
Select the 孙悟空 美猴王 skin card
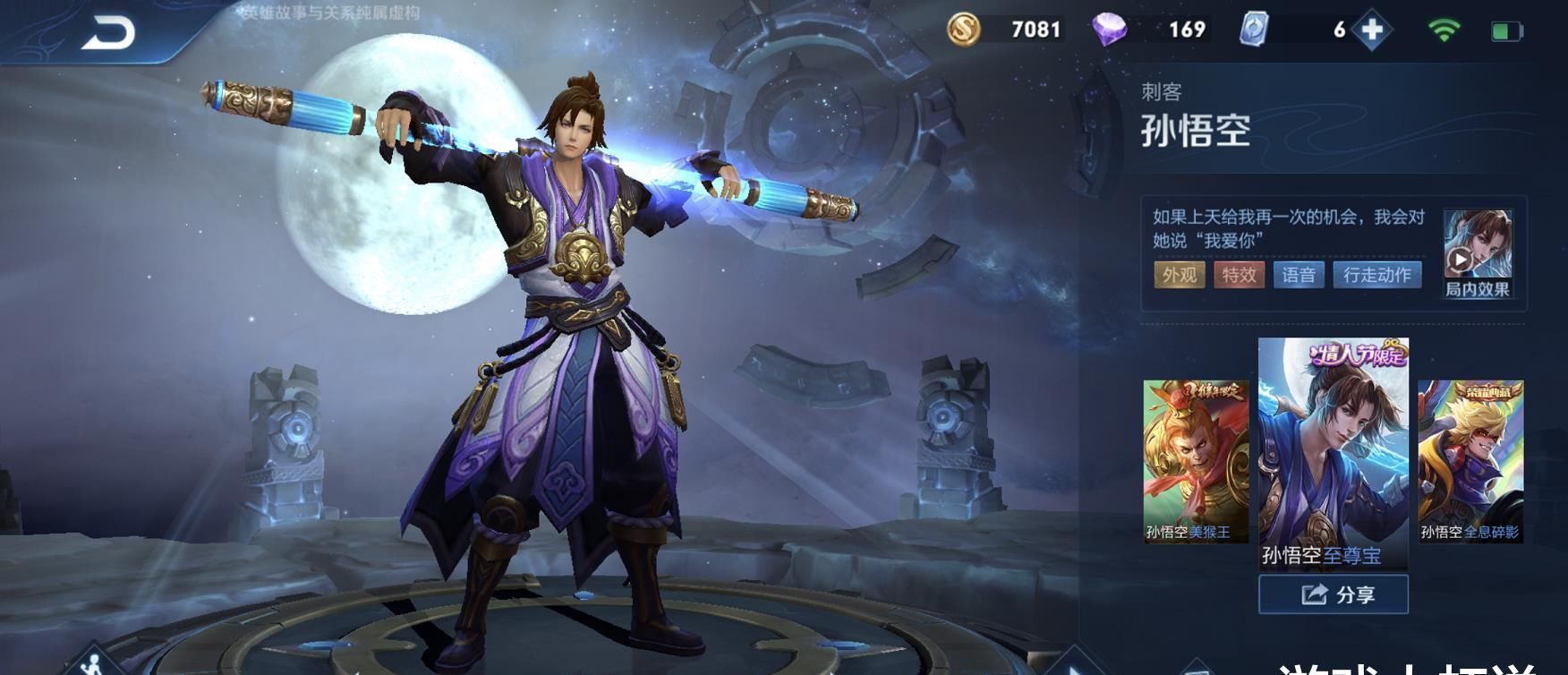1195,460
